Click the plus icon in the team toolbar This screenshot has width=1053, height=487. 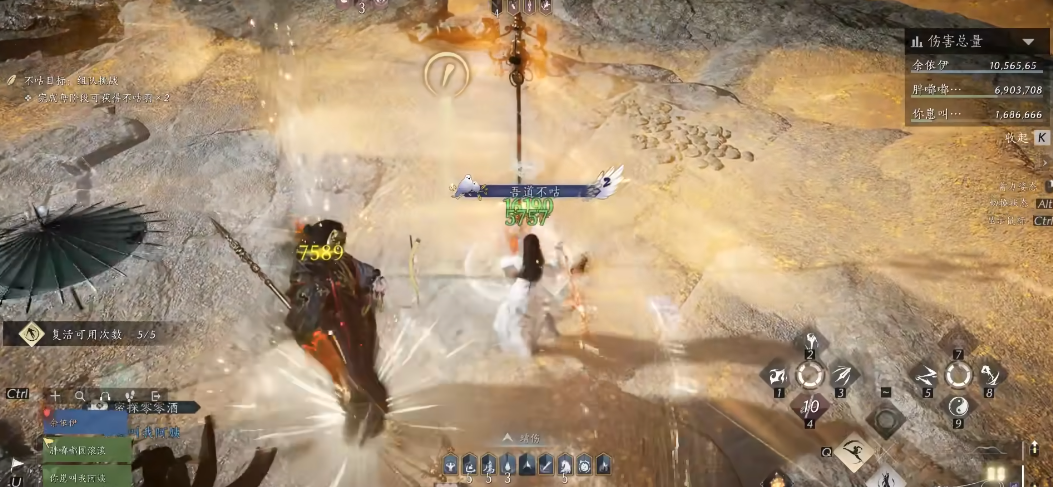click(56, 395)
